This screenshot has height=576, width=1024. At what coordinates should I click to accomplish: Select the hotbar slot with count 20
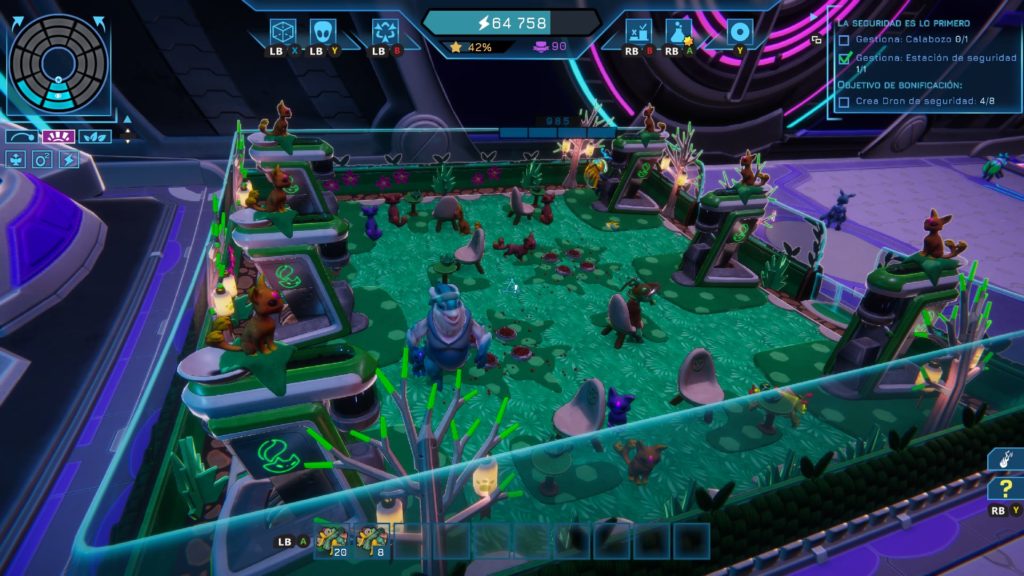pos(331,540)
